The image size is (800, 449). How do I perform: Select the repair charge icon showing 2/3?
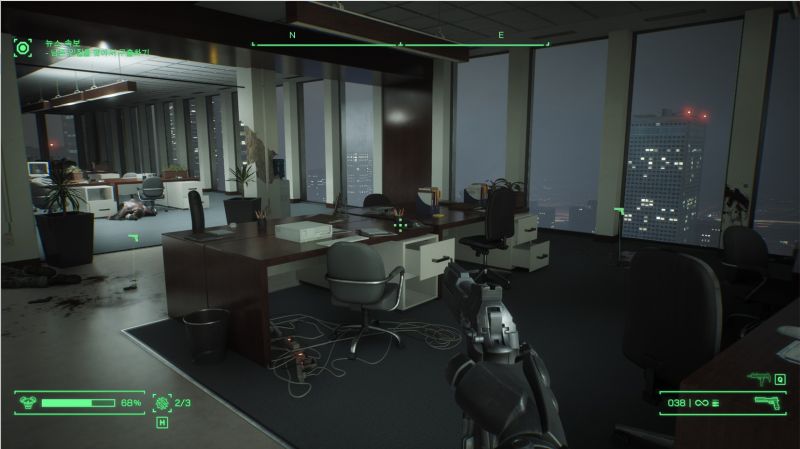pyautogui.click(x=161, y=403)
